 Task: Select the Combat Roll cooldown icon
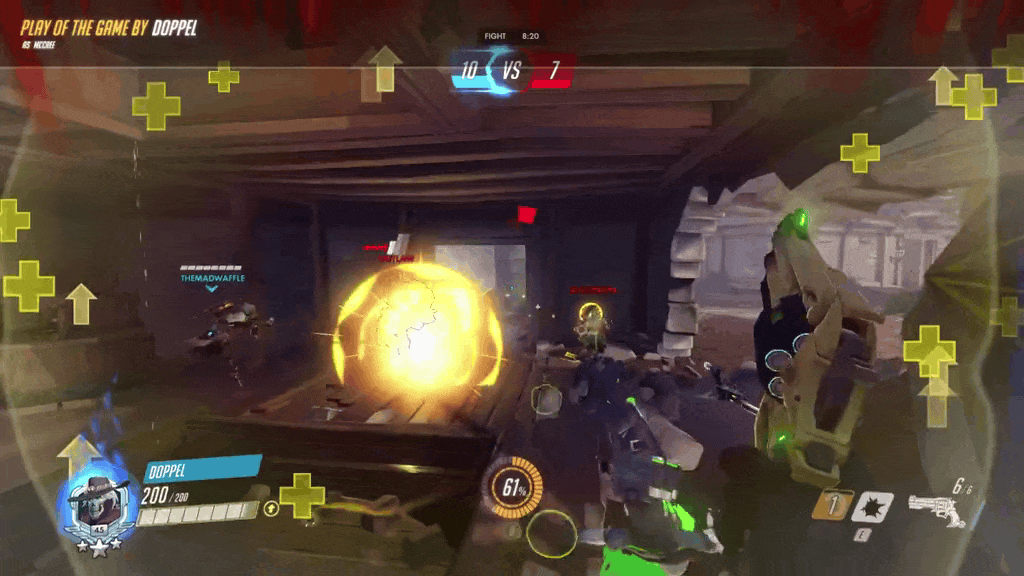click(831, 505)
